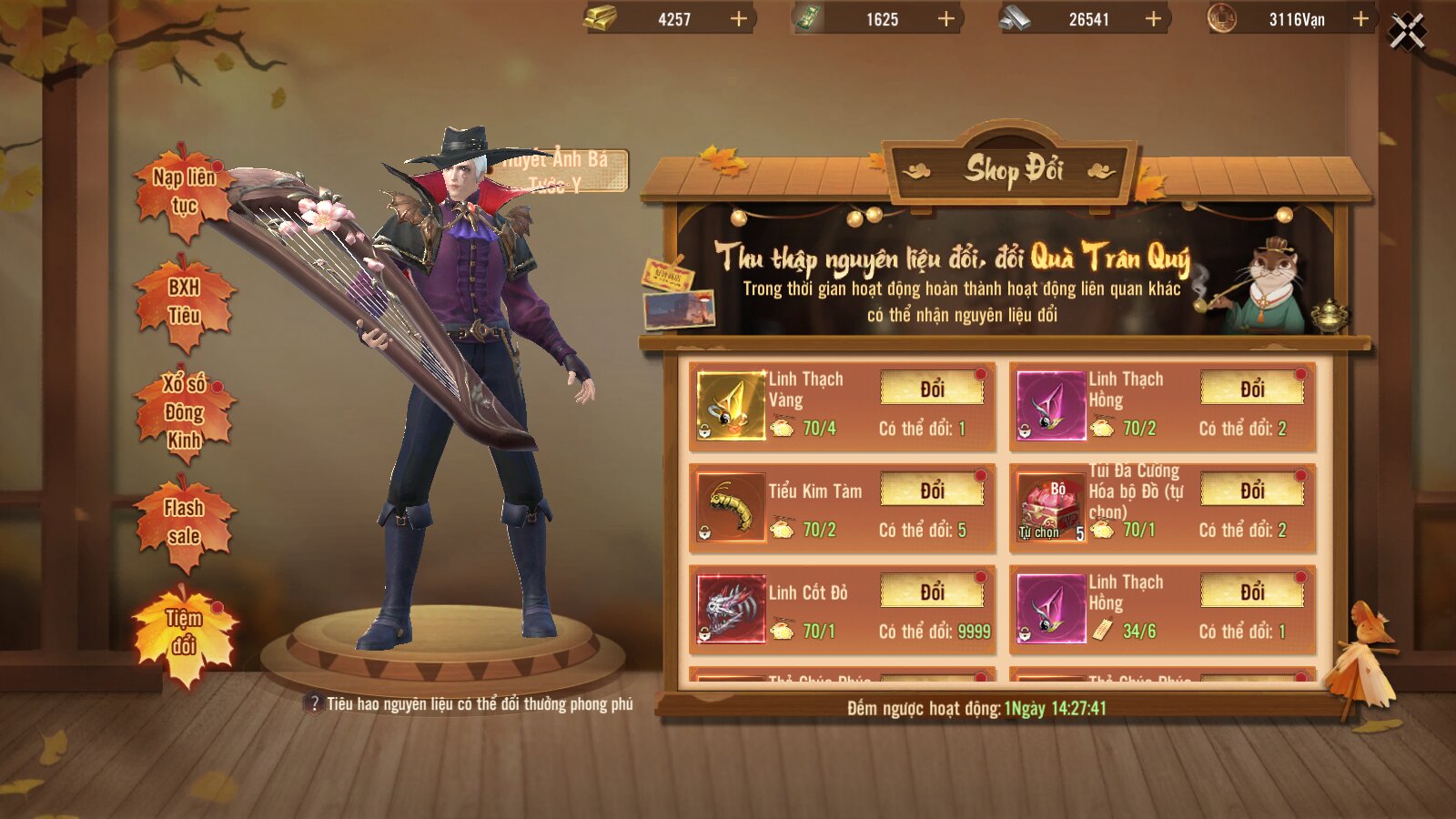This screenshot has height=819, width=1456.
Task: Exchange for Linh Thạch Vàng with Đổi
Action: point(932,389)
